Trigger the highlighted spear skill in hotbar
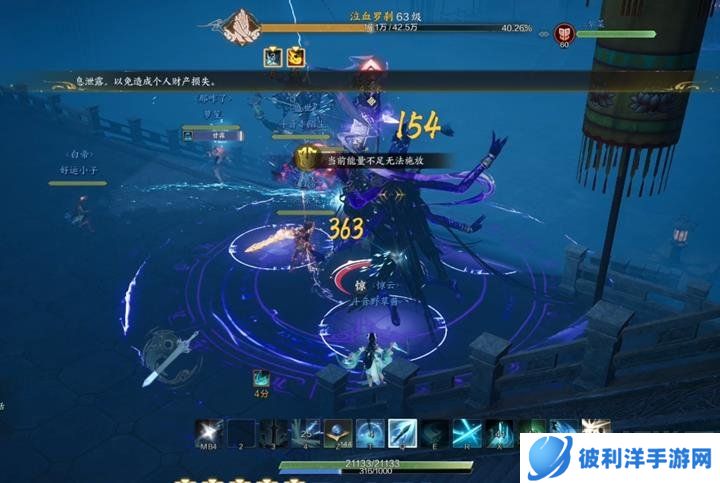This screenshot has width=720, height=483. coord(403,432)
